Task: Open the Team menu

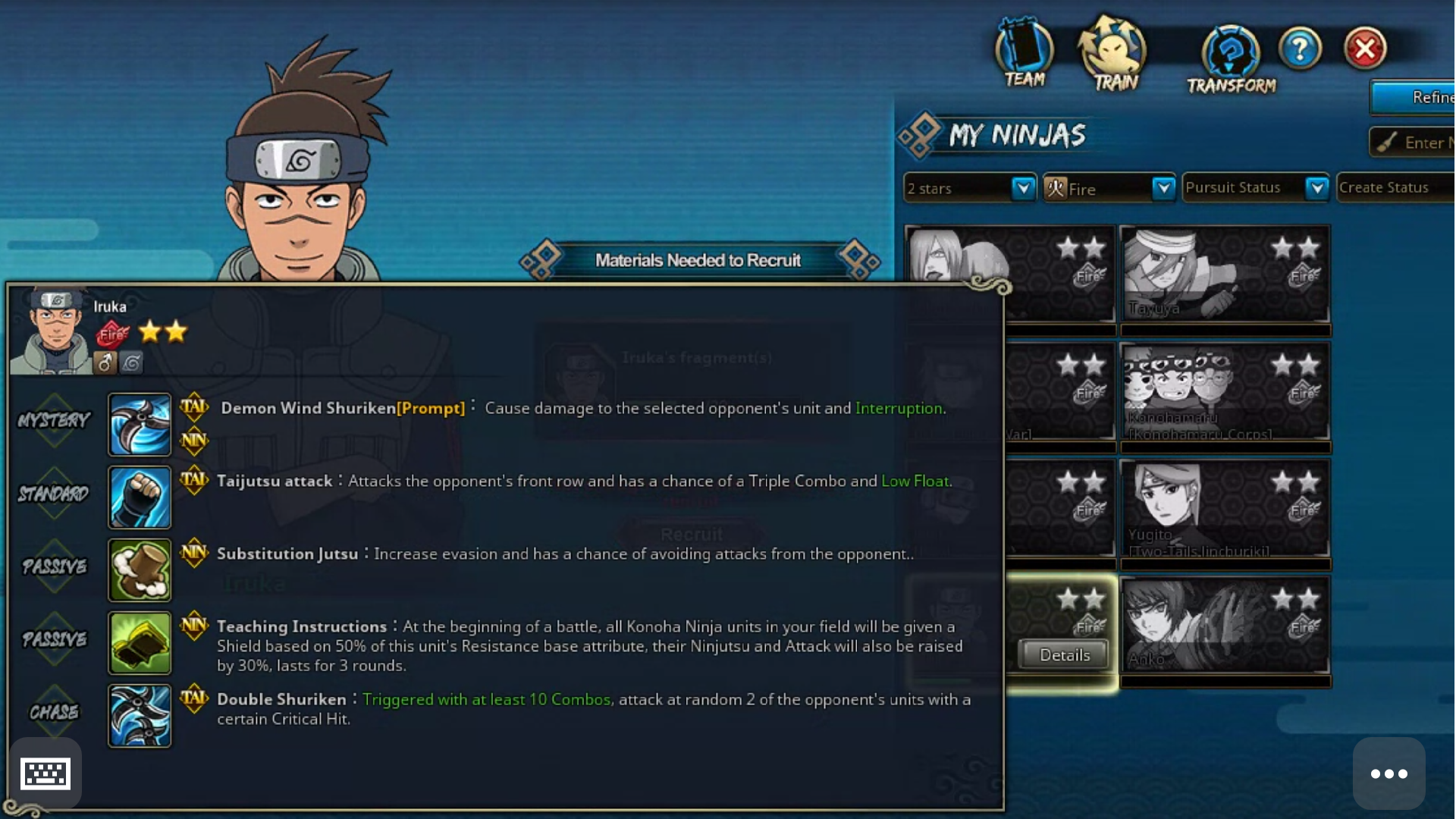Action: tap(1024, 55)
